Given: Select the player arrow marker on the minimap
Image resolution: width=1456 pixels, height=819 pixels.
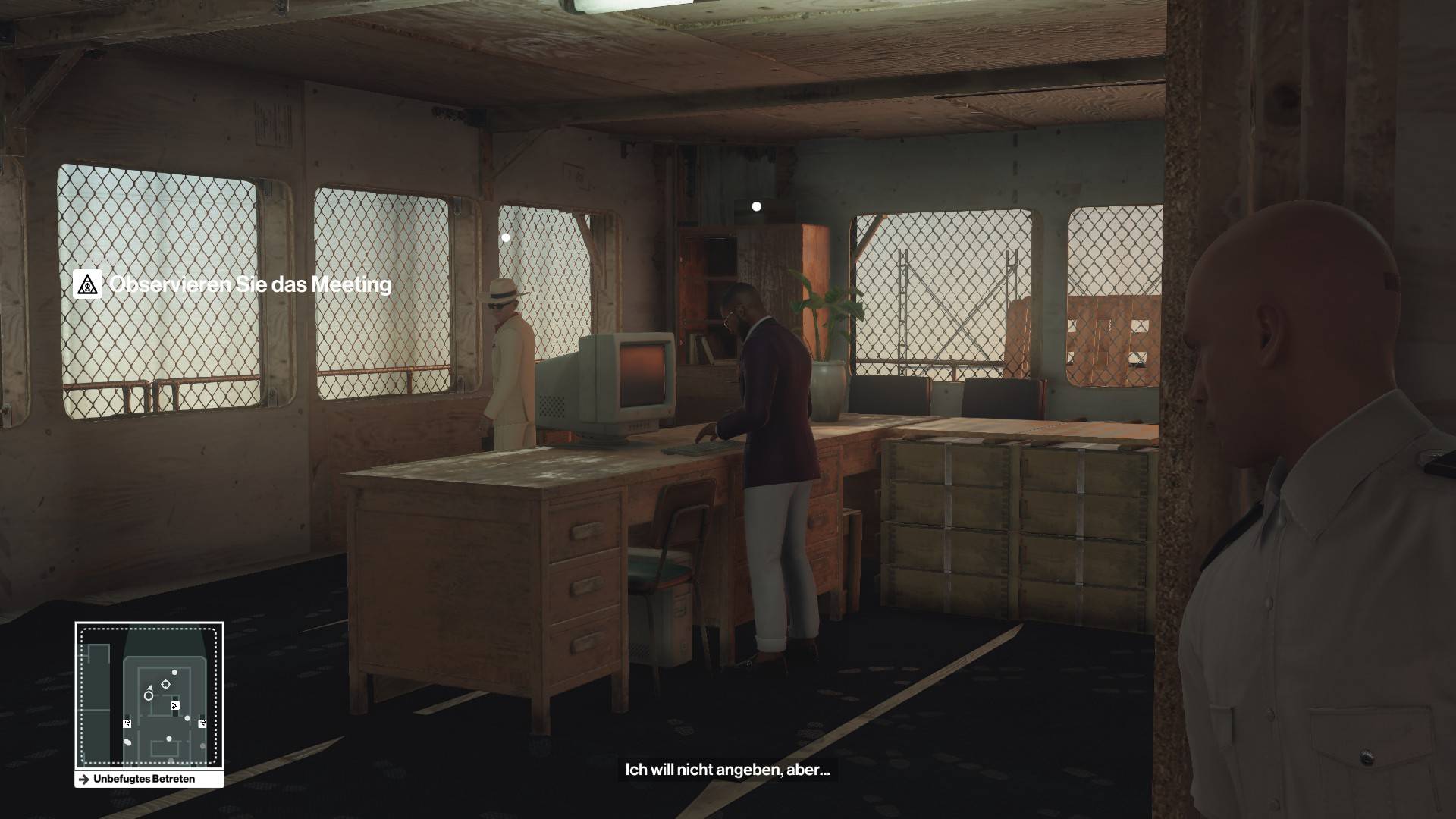Looking at the screenshot, I should pyautogui.click(x=150, y=688).
